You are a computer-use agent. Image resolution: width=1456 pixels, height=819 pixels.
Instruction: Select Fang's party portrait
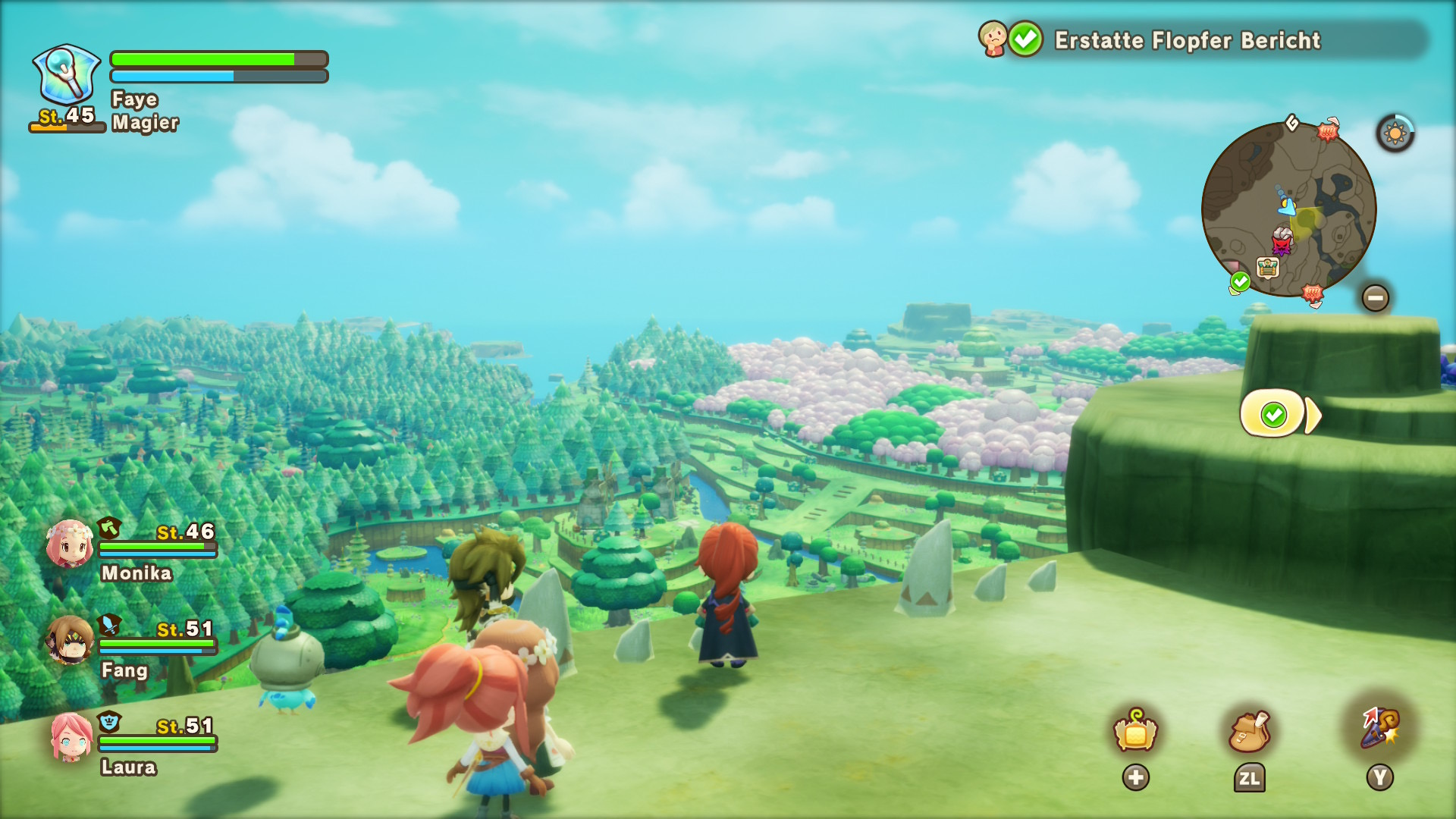point(70,641)
